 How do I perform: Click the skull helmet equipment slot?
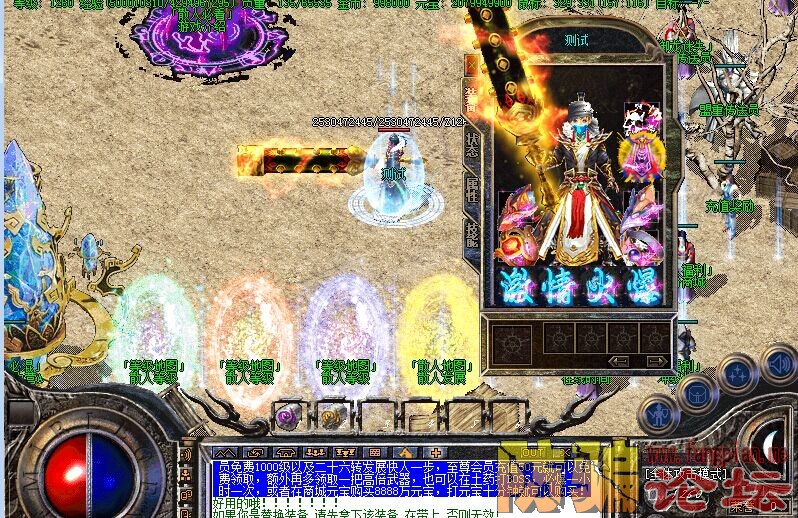[636, 118]
